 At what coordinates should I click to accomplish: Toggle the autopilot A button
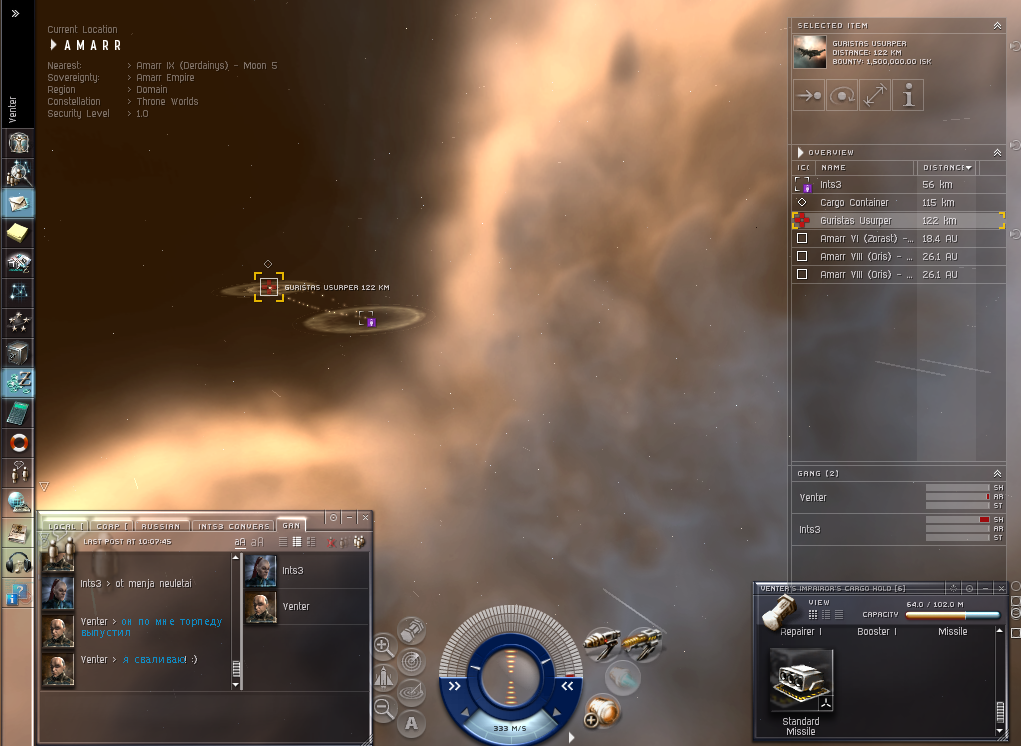tap(411, 723)
